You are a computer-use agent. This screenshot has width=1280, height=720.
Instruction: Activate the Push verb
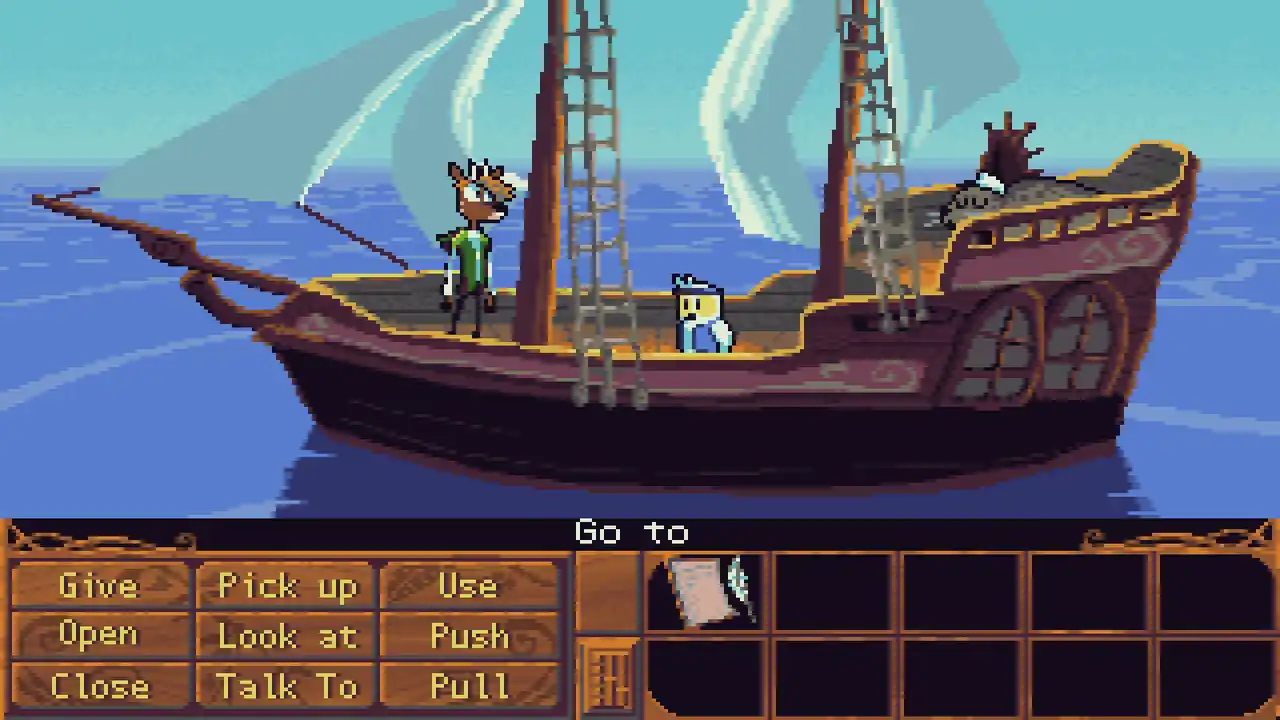(x=468, y=635)
